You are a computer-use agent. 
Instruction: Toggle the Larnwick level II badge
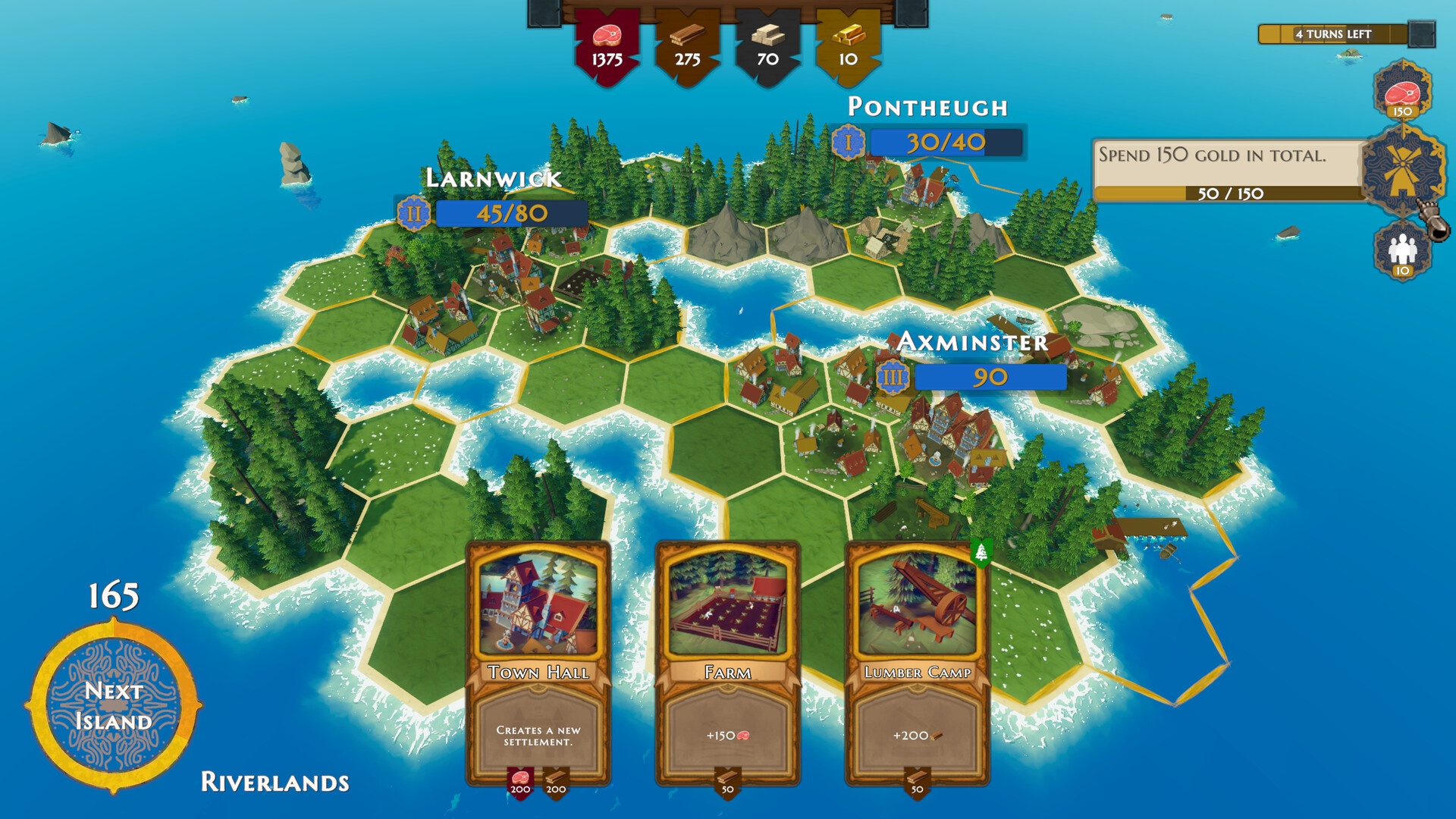(x=412, y=215)
